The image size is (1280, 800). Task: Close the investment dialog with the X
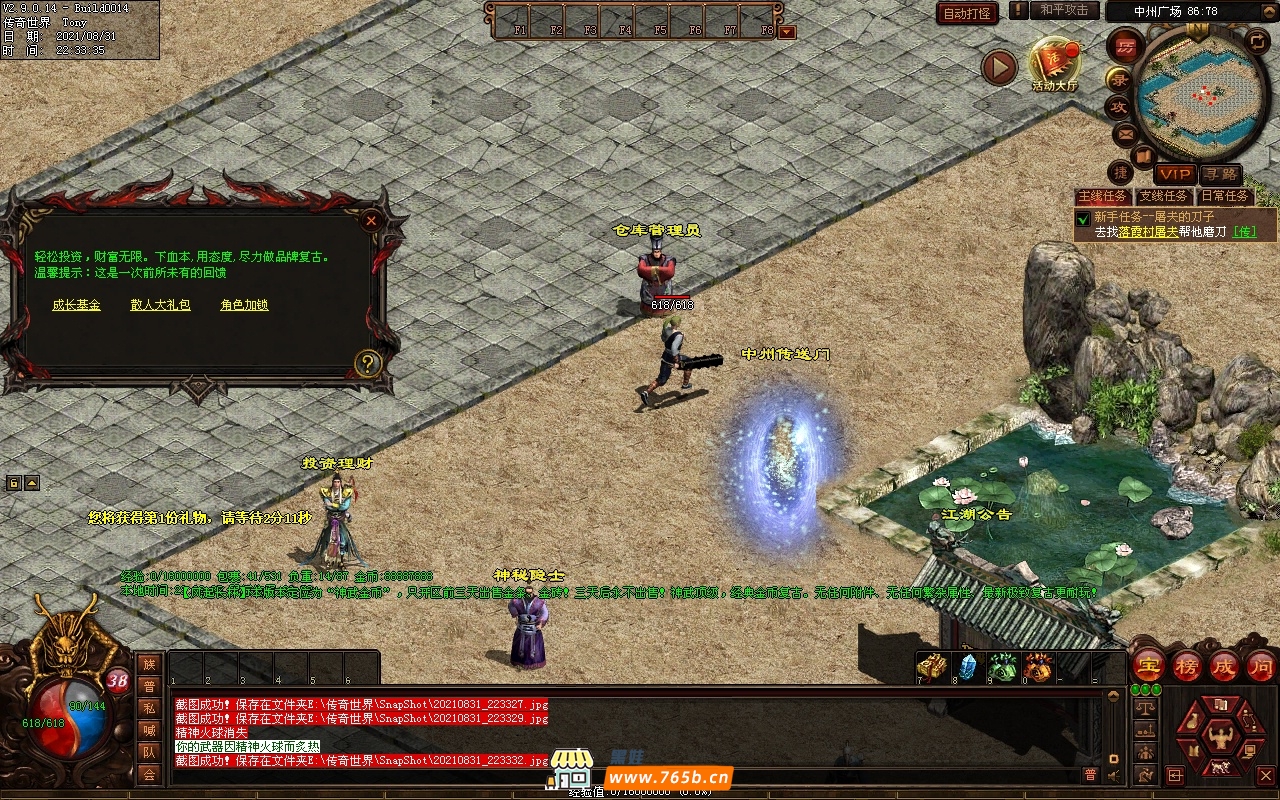coord(371,220)
